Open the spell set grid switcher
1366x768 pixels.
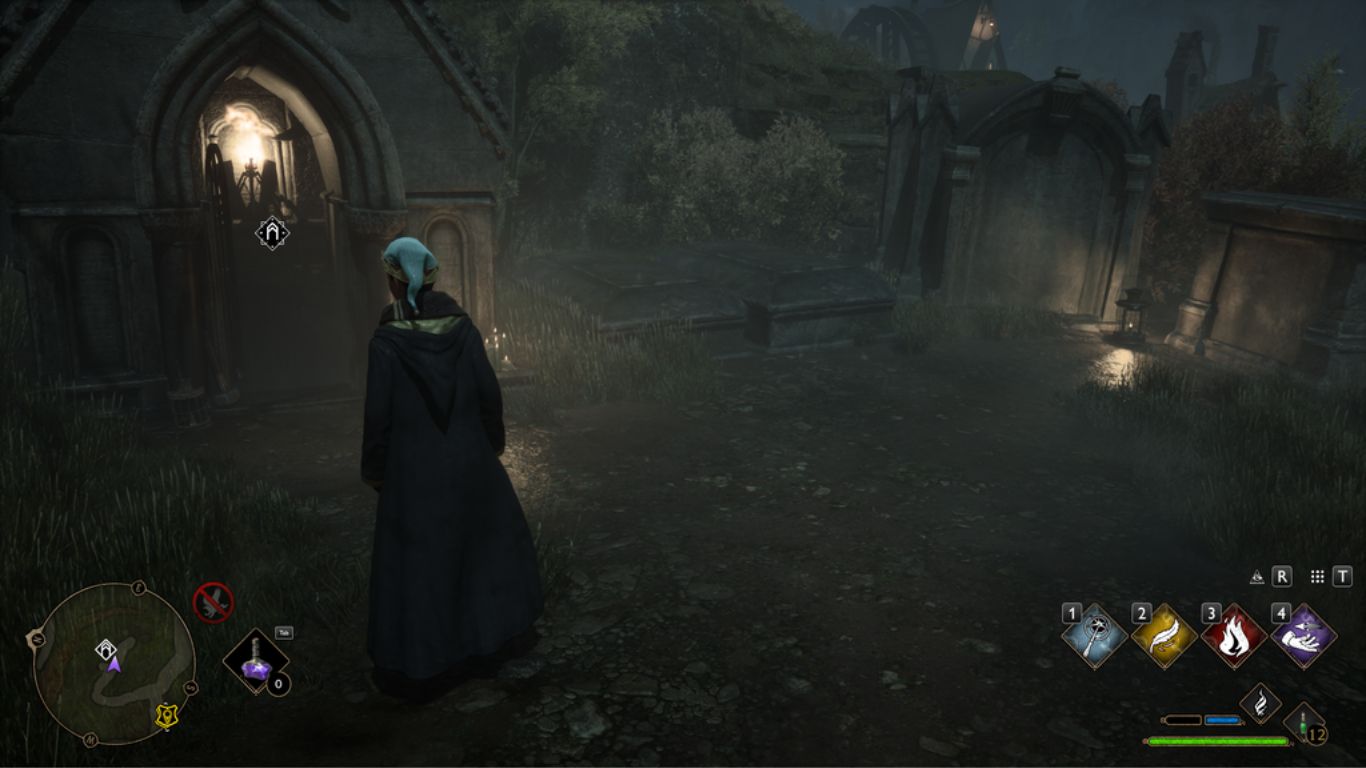1317,576
